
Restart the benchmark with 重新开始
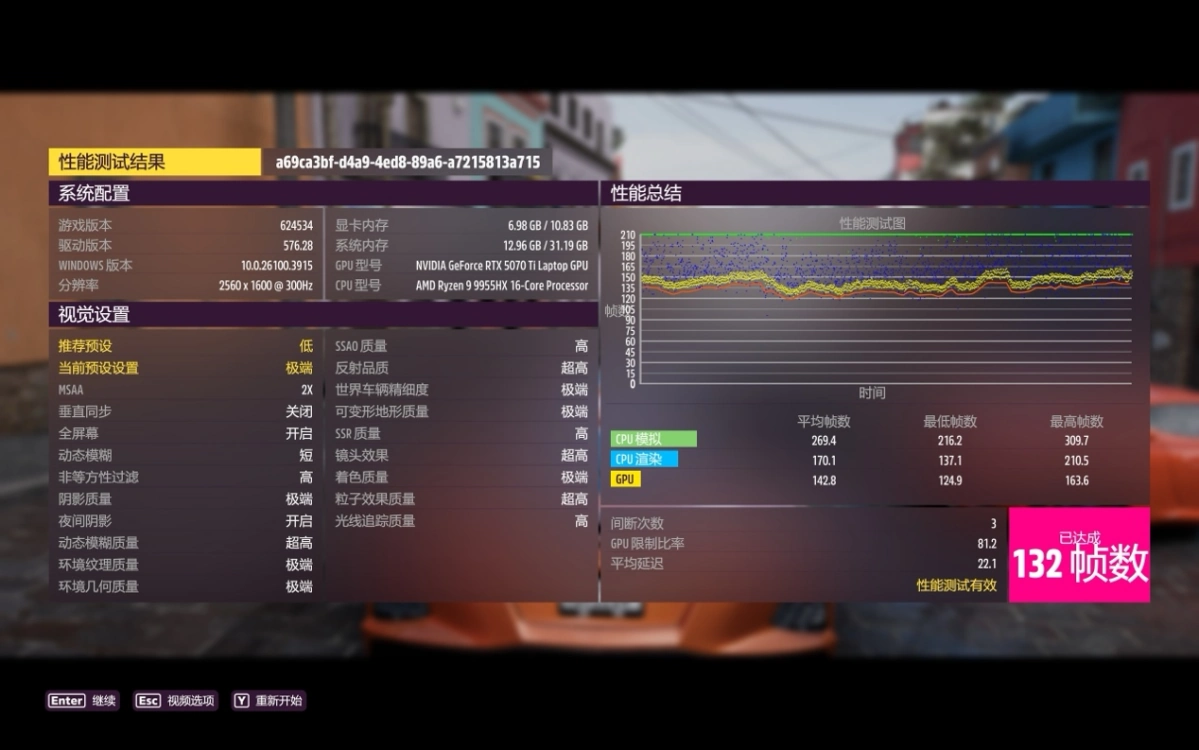tap(267, 701)
